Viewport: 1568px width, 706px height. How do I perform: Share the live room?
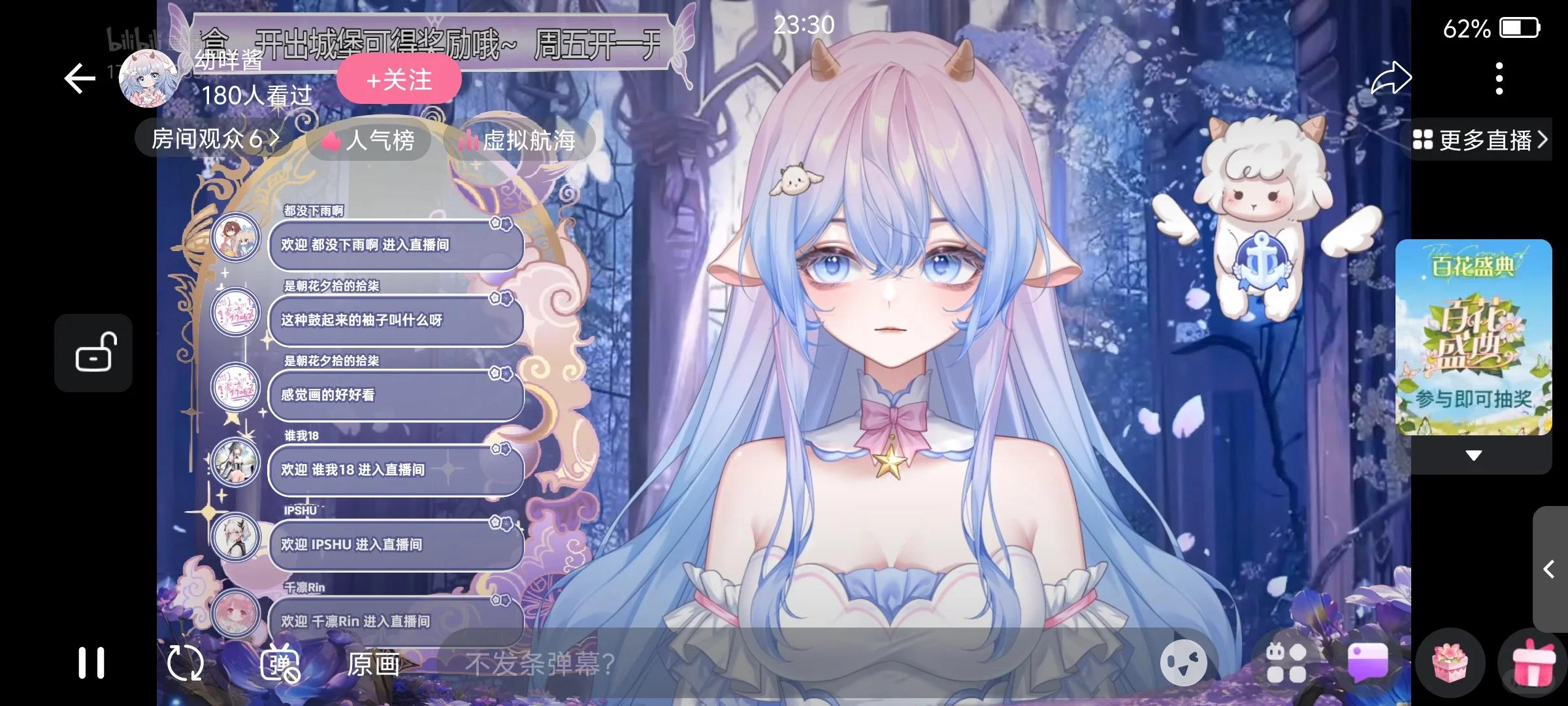tap(1393, 77)
